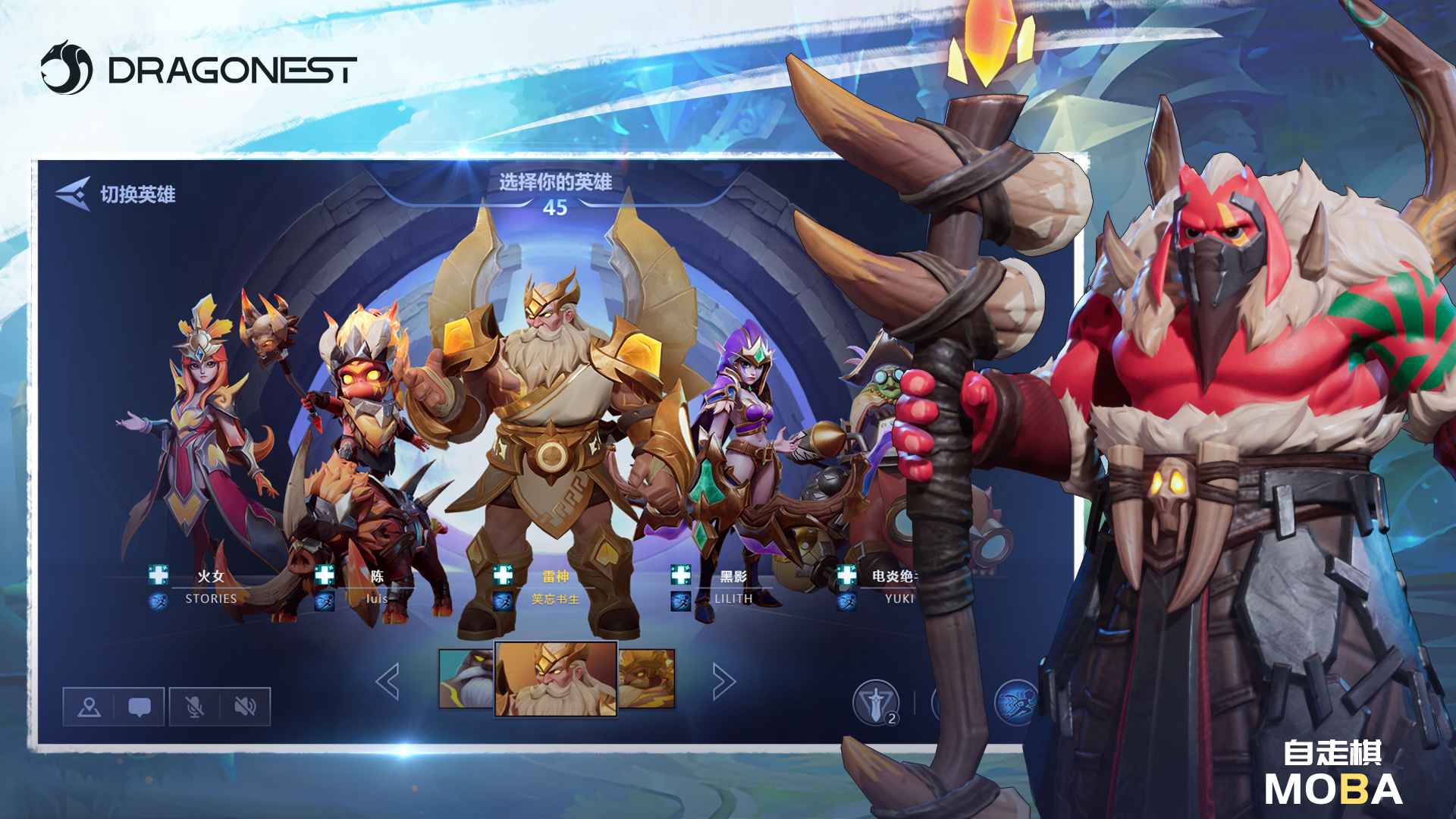Image resolution: width=1456 pixels, height=819 pixels.
Task: Mute the game sound
Action: [243, 706]
